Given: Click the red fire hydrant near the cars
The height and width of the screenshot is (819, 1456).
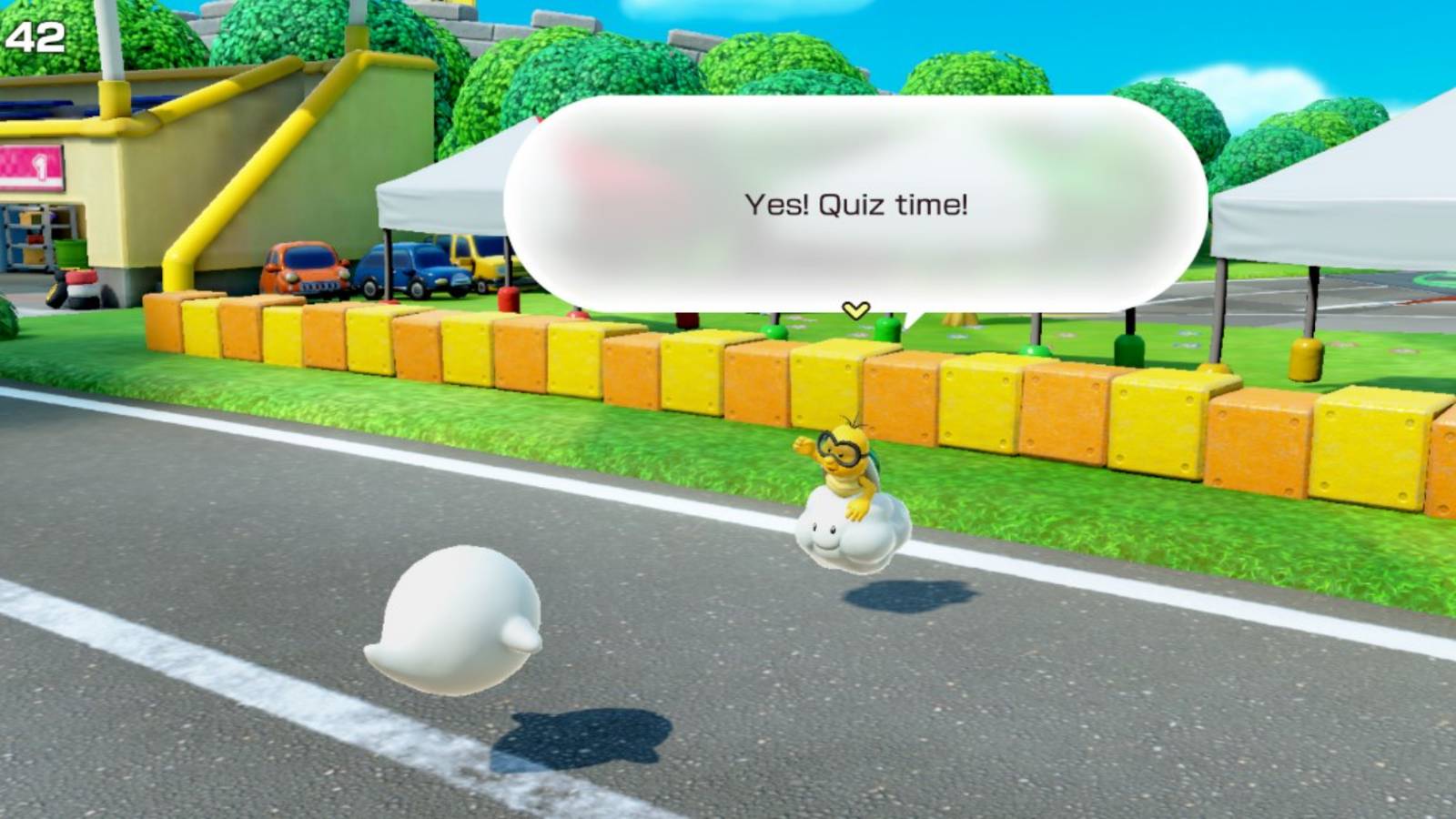Looking at the screenshot, I should (x=507, y=300).
